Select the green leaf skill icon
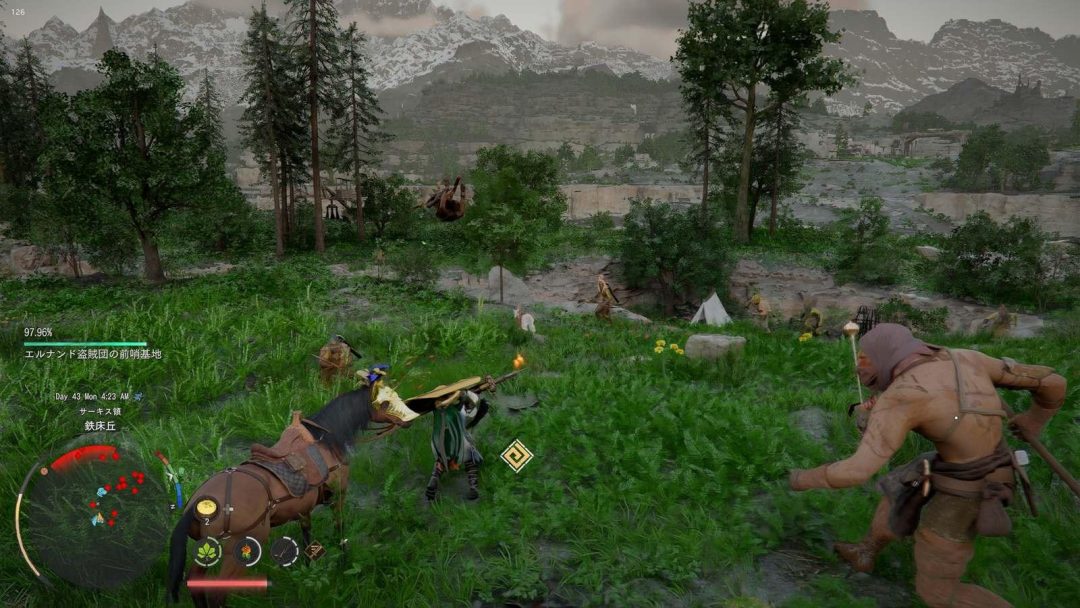The width and height of the screenshot is (1080, 608). [207, 551]
